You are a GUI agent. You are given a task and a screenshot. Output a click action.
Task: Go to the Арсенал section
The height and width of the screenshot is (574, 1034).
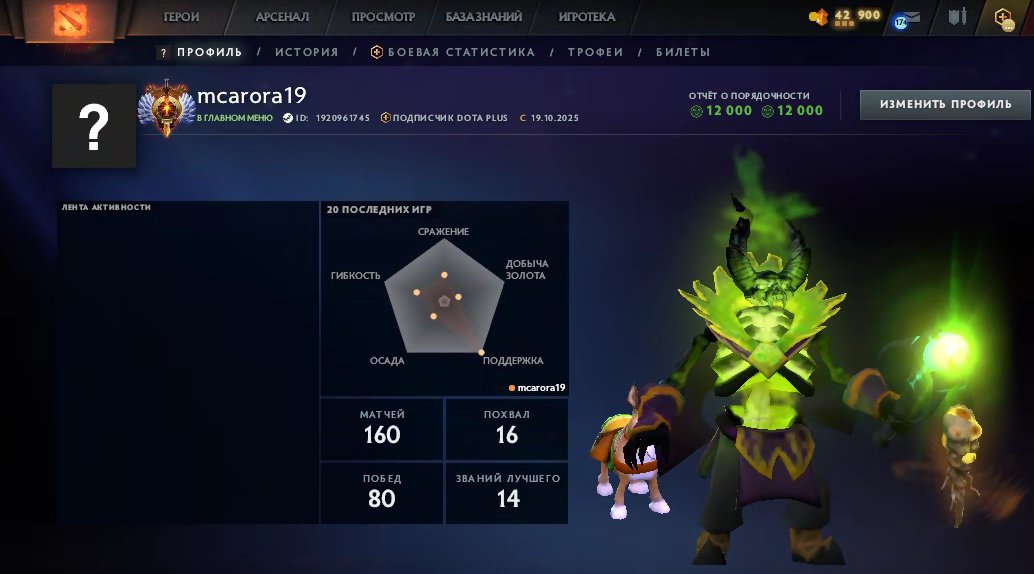pyautogui.click(x=282, y=17)
